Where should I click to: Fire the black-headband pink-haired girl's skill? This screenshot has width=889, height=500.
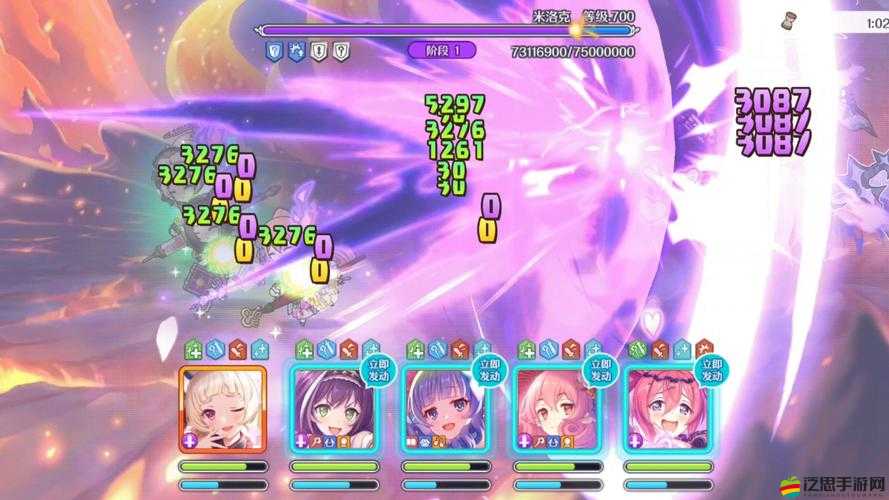tap(667, 410)
